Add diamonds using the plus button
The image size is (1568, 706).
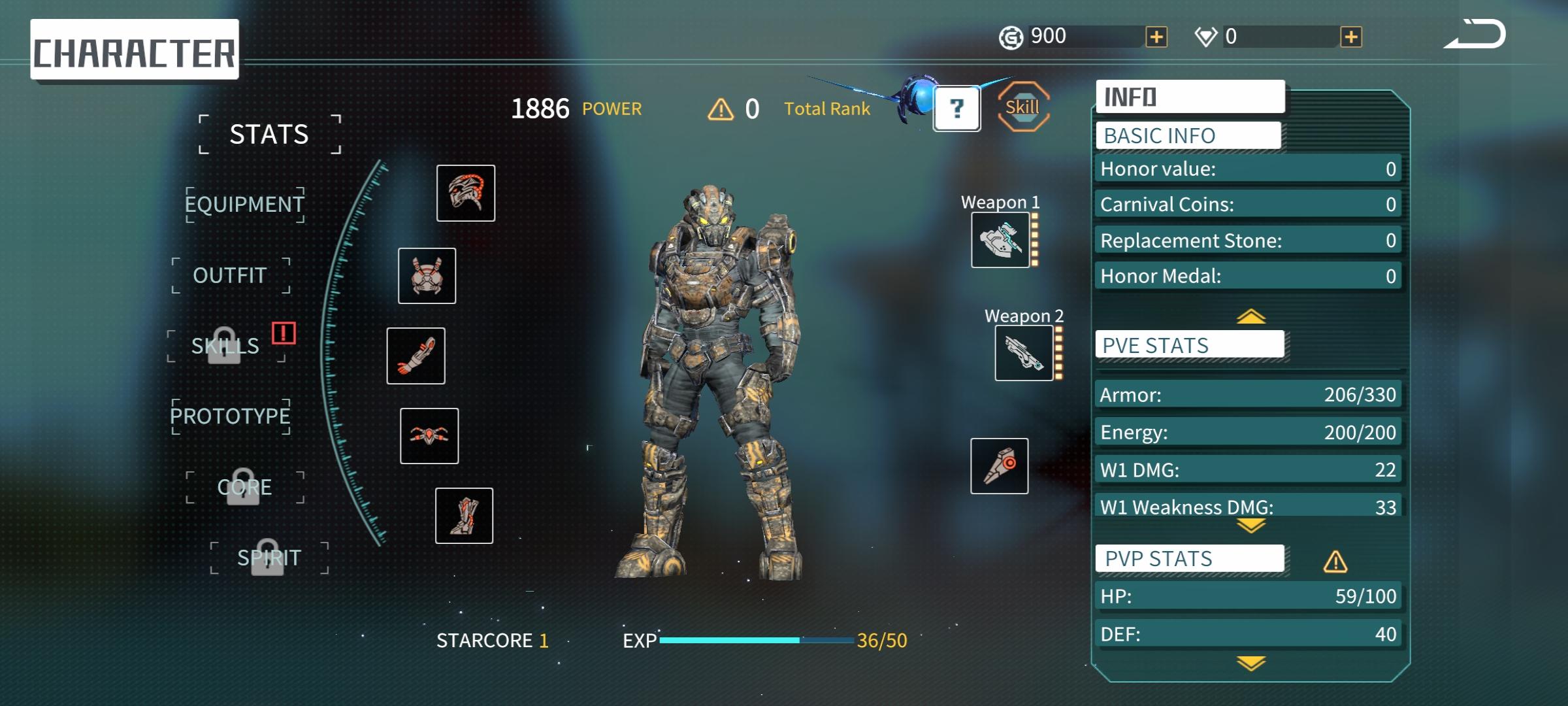1351,37
